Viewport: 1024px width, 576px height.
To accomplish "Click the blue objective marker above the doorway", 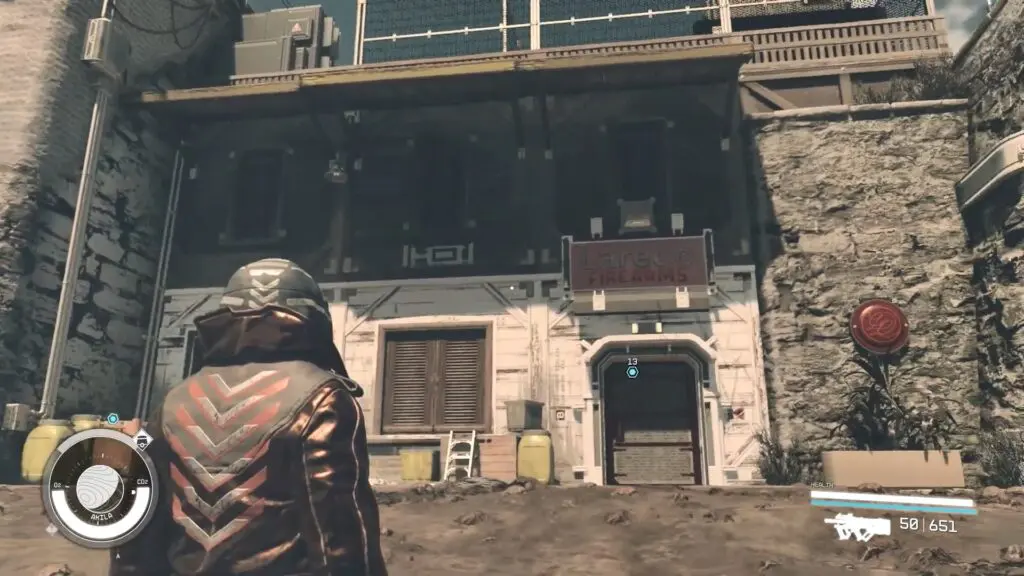I will 632,372.
